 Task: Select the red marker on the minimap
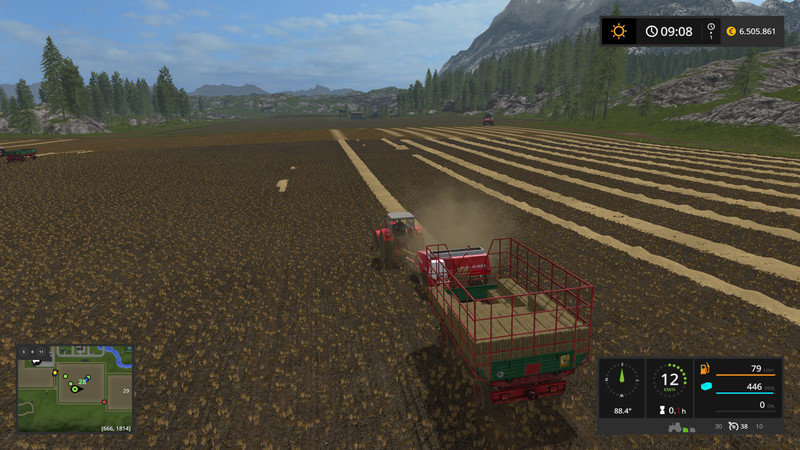point(103,402)
